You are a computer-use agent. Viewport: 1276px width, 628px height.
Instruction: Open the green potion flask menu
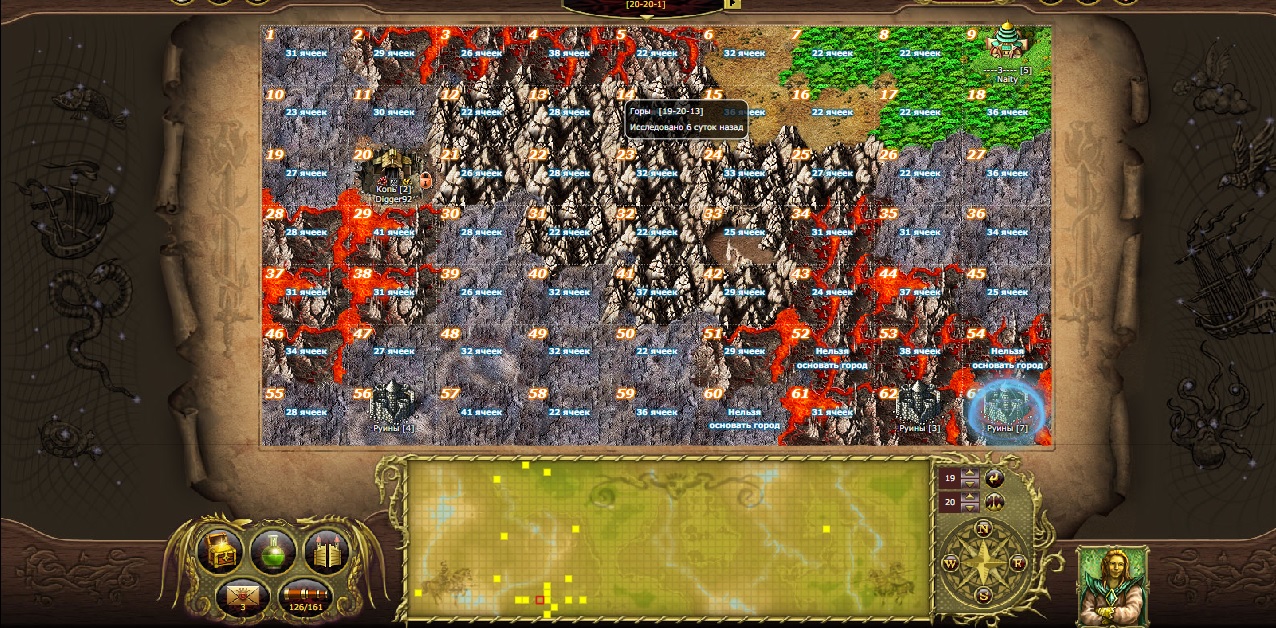point(273,551)
